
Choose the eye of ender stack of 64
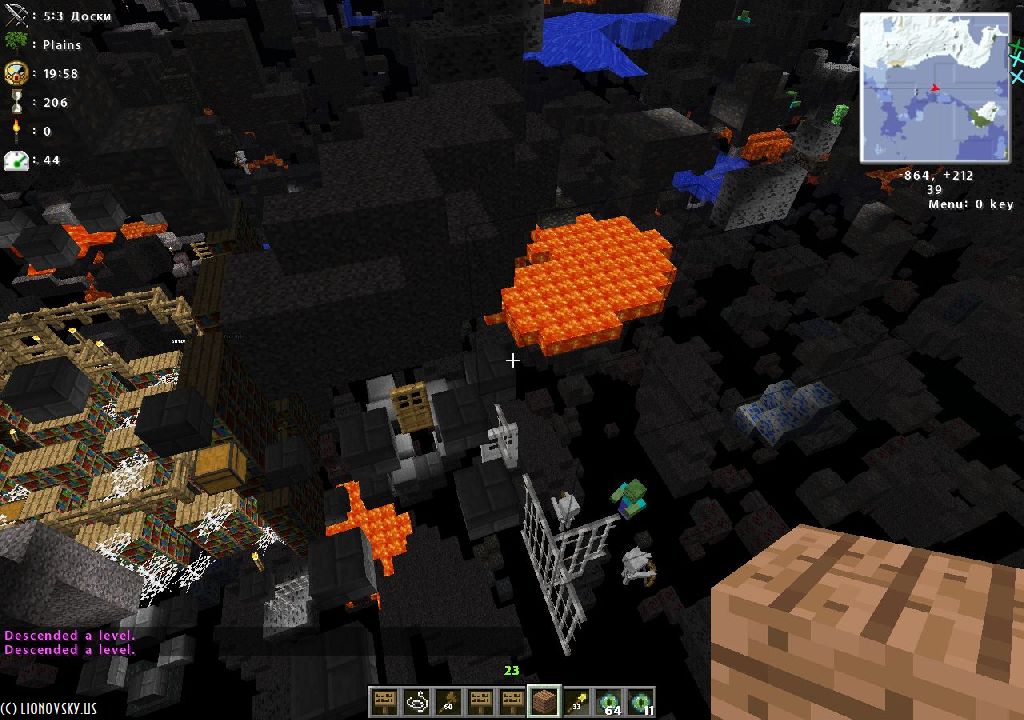pos(608,702)
